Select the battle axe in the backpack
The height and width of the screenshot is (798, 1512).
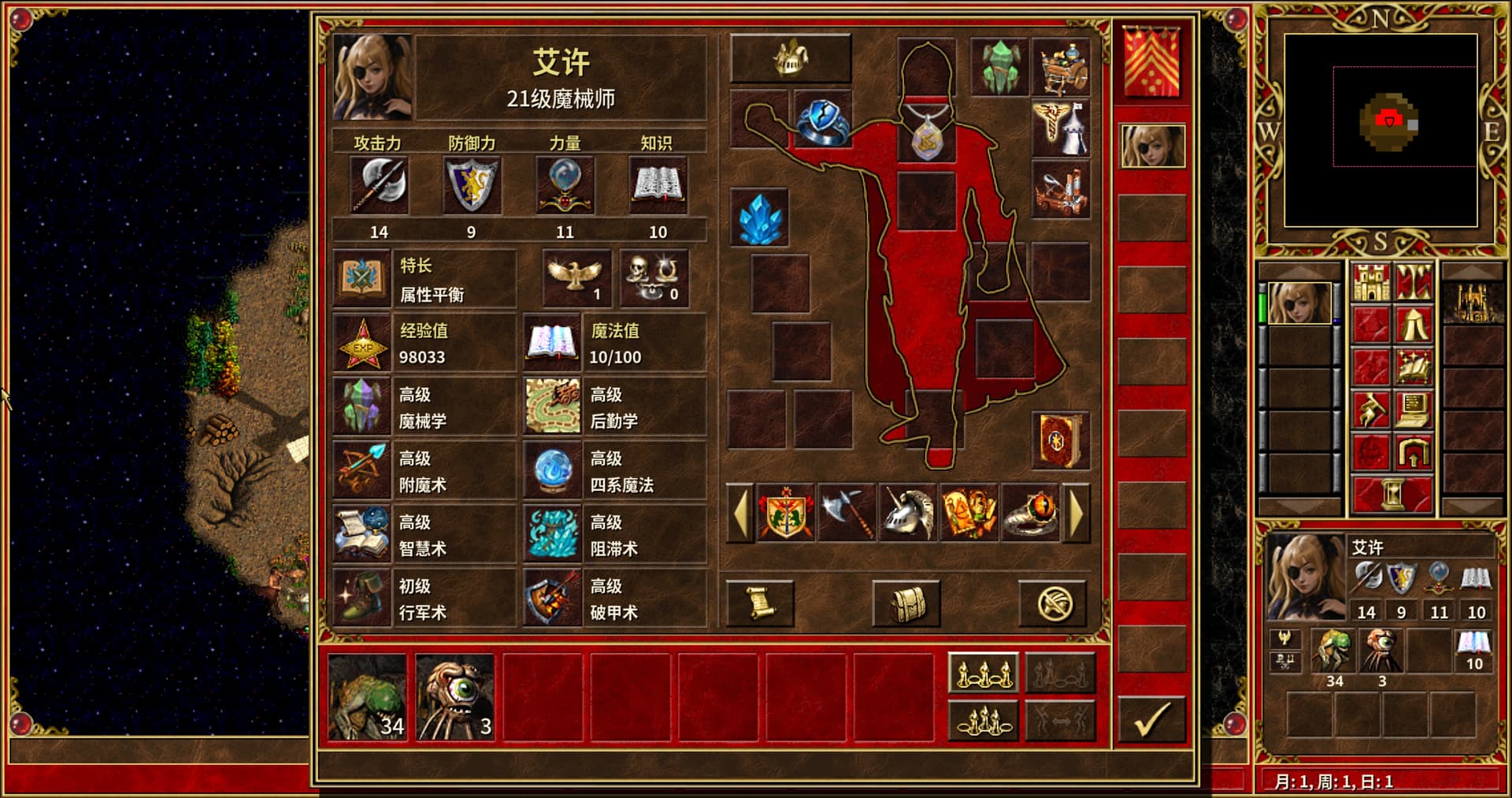(x=847, y=514)
